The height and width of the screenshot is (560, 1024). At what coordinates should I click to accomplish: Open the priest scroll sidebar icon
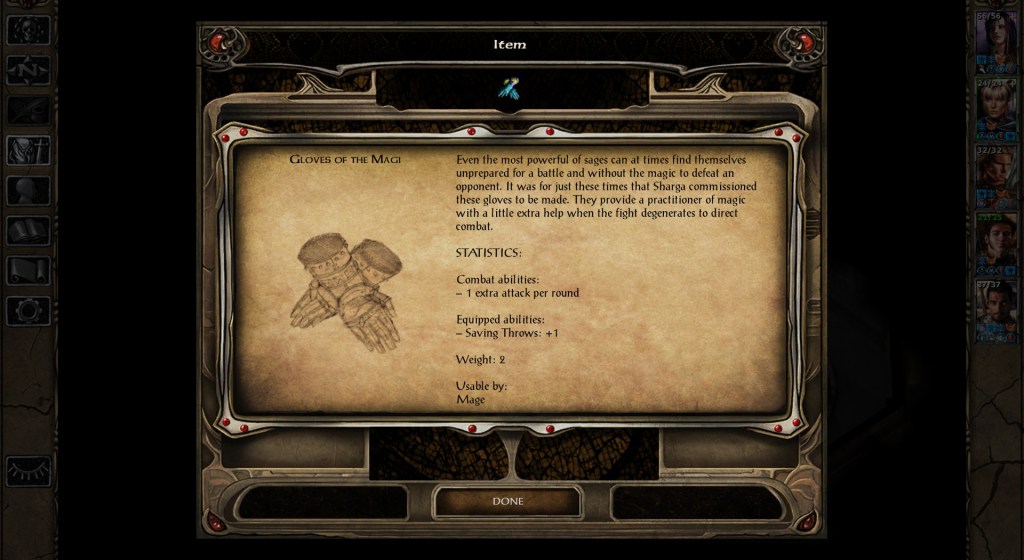(28, 270)
